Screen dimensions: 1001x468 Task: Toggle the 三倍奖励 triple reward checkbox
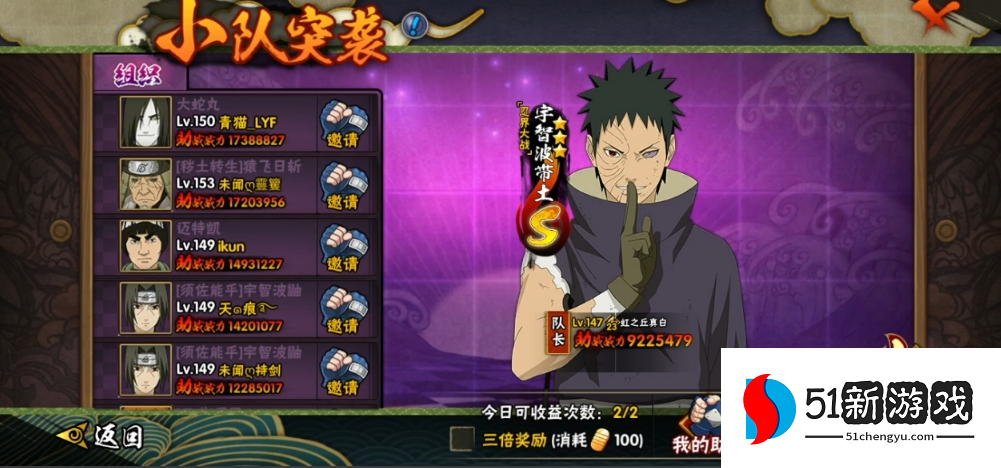pos(462,438)
